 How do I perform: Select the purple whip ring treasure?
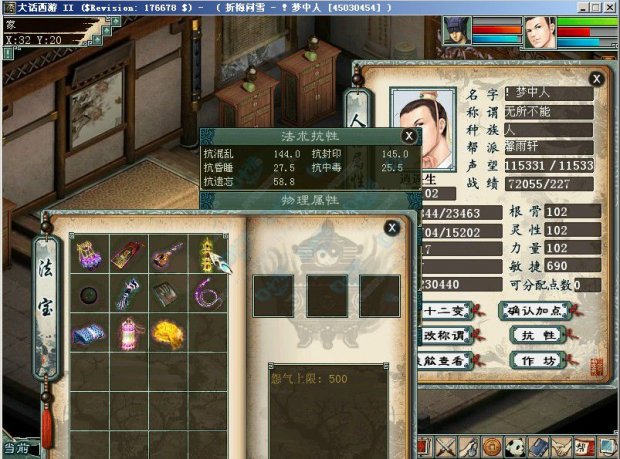[207, 293]
